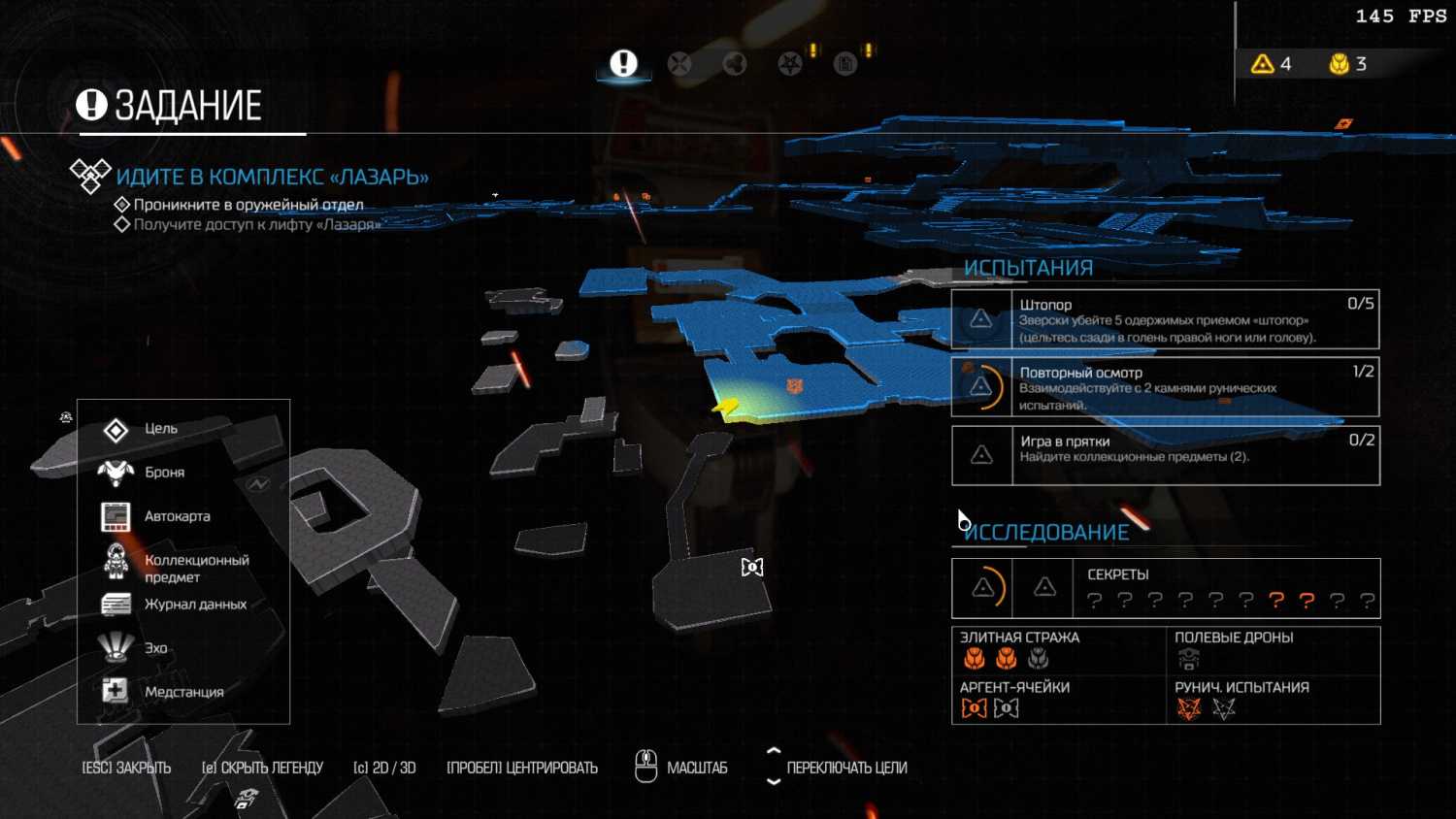Select the «Игра в прятки» challenge row

tap(1165, 455)
